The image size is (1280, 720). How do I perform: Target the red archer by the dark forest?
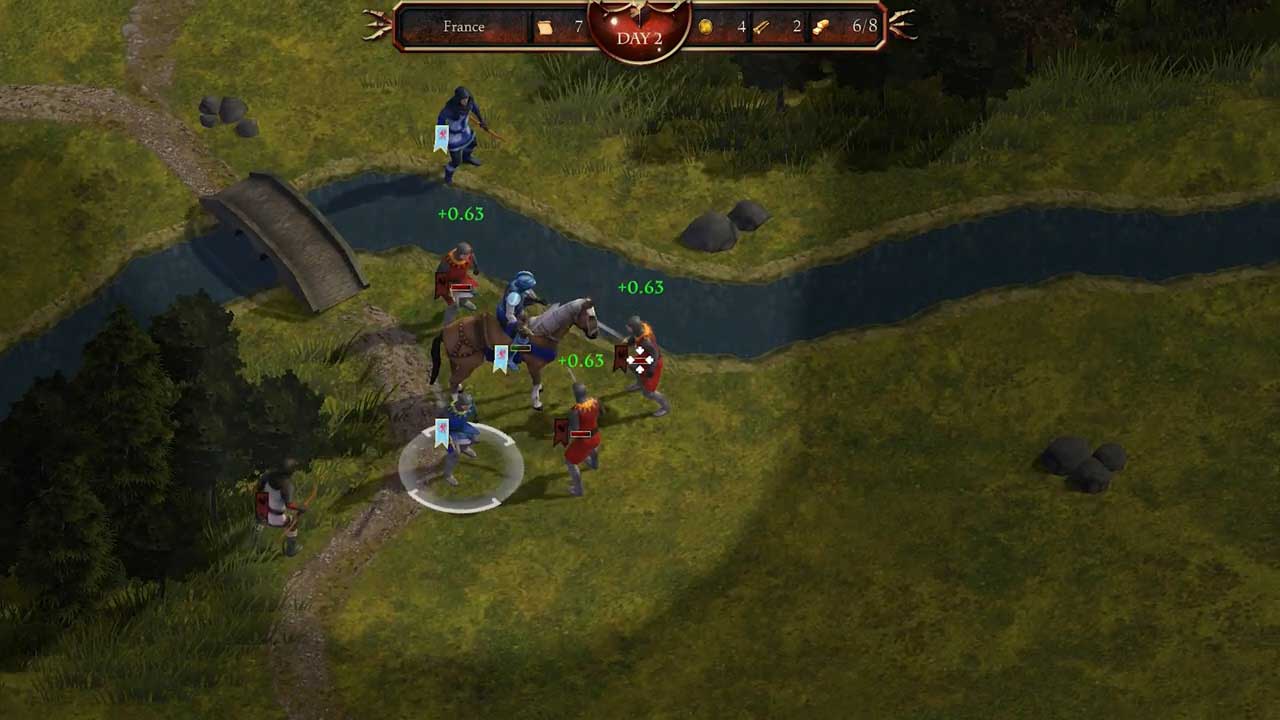tap(281, 502)
